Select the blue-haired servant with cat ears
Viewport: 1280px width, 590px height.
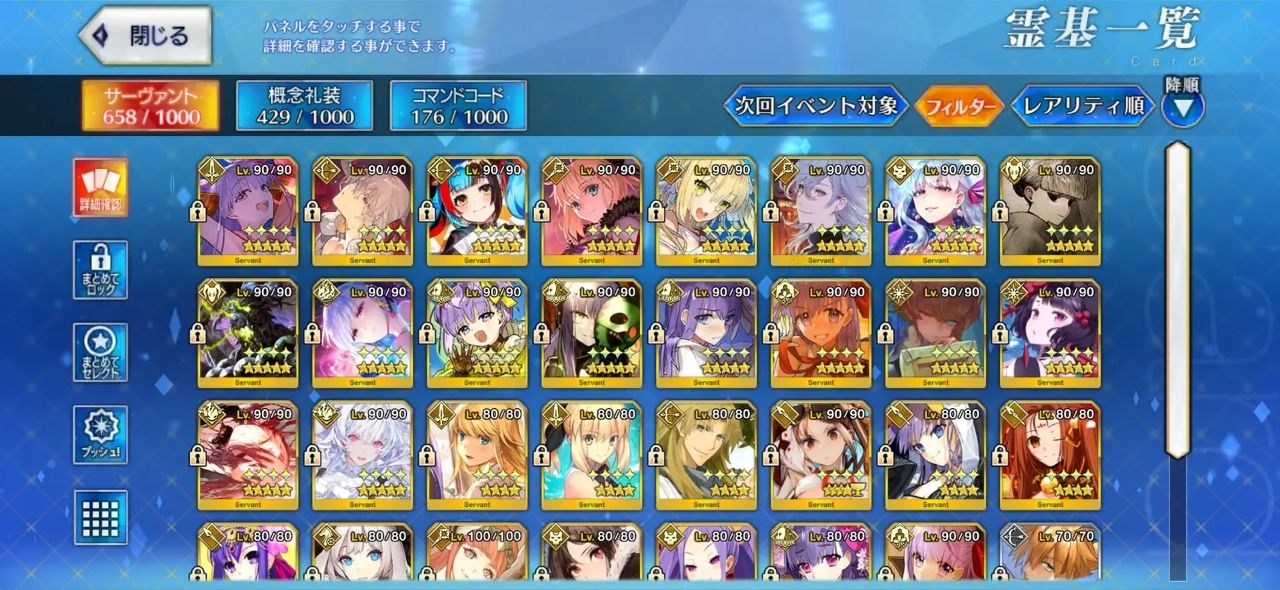point(477,211)
